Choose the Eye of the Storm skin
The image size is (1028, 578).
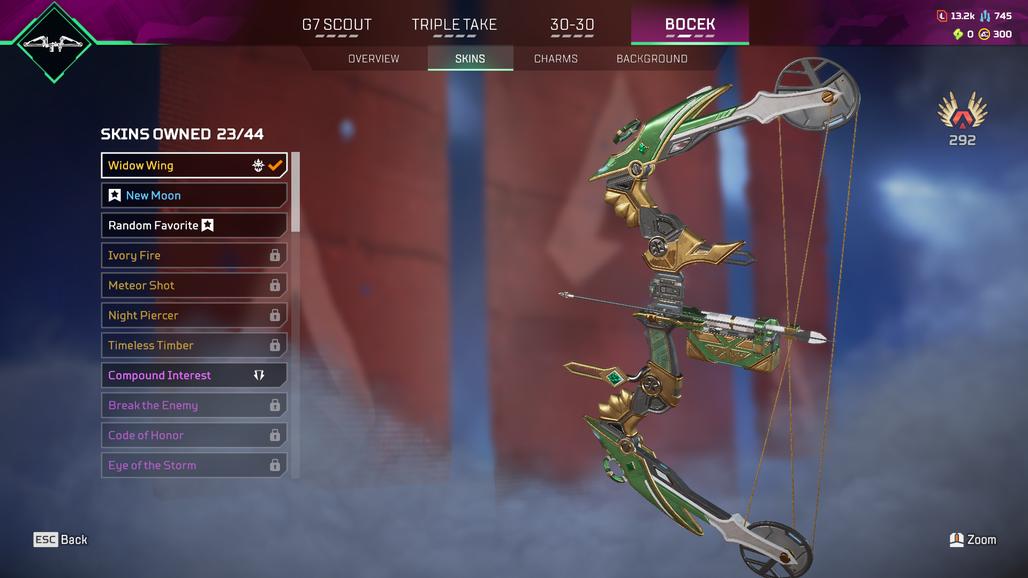coord(194,465)
